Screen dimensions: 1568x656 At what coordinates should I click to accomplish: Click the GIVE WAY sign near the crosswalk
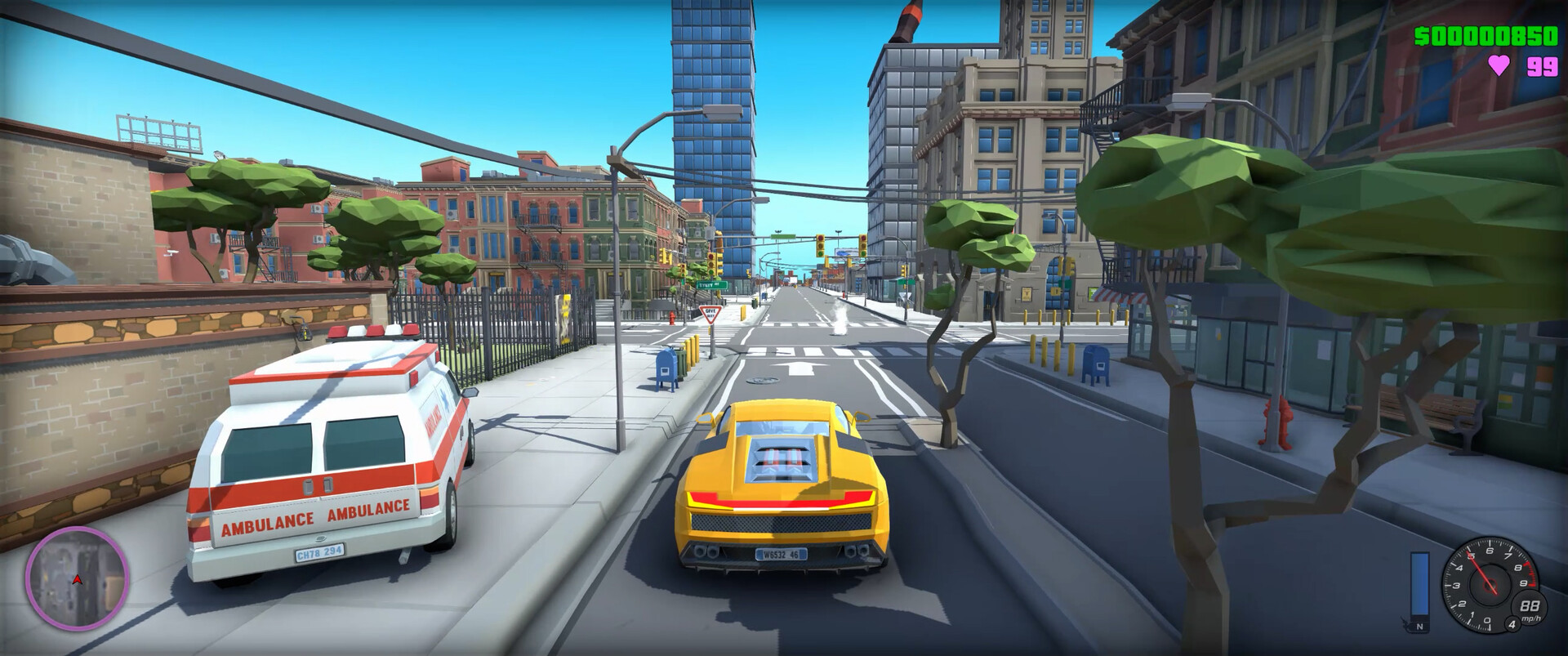[x=710, y=313]
